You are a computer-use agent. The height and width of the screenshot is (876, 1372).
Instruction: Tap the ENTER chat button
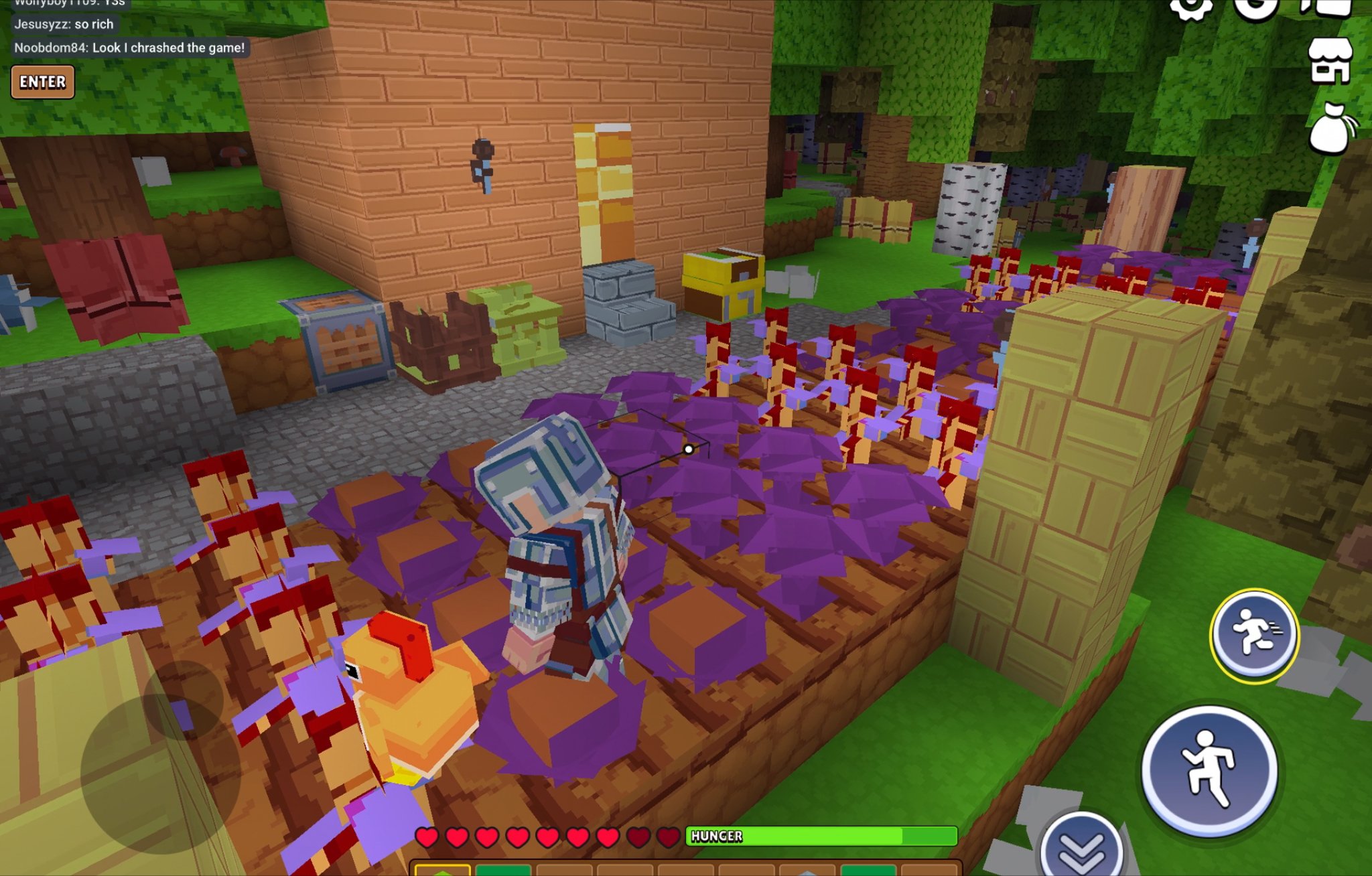[42, 82]
